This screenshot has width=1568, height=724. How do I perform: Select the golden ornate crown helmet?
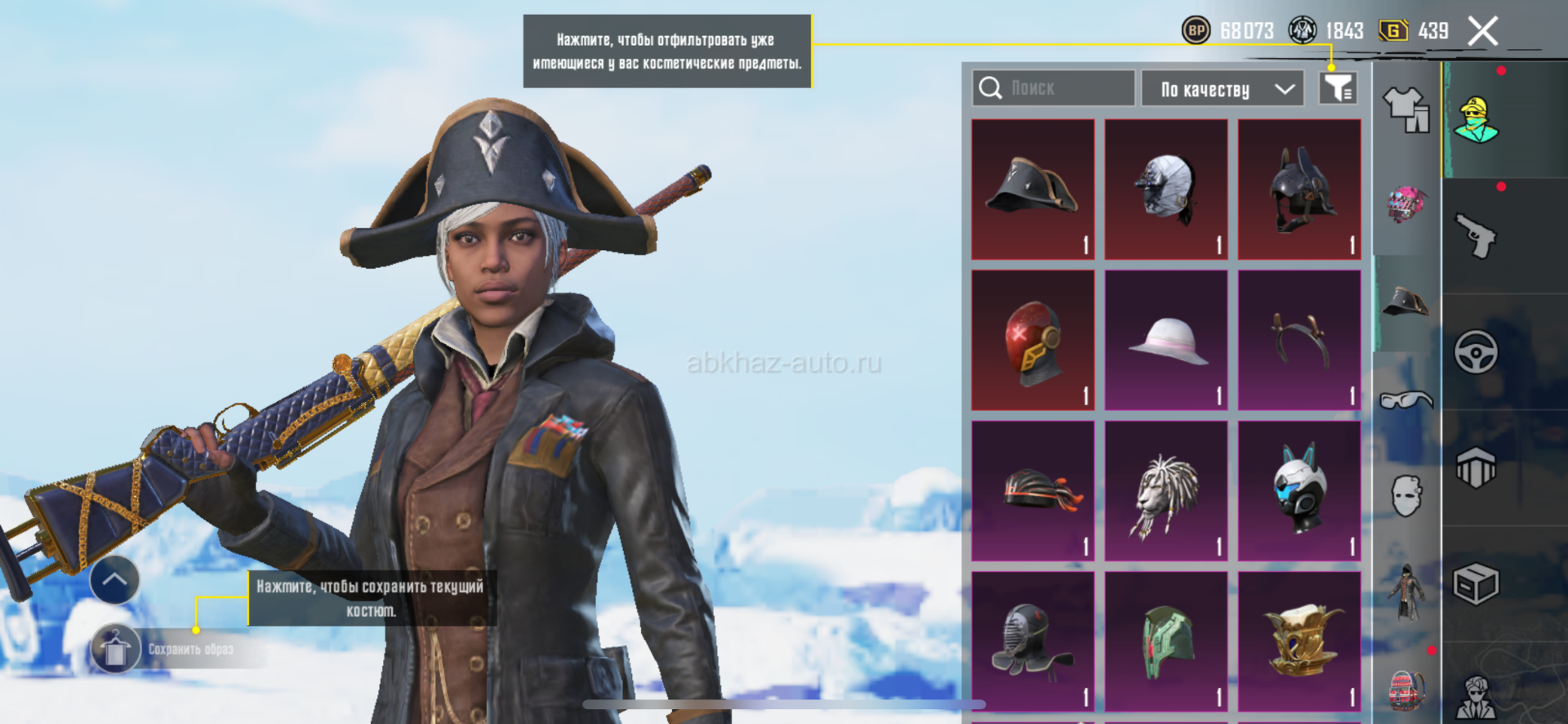click(x=1299, y=641)
